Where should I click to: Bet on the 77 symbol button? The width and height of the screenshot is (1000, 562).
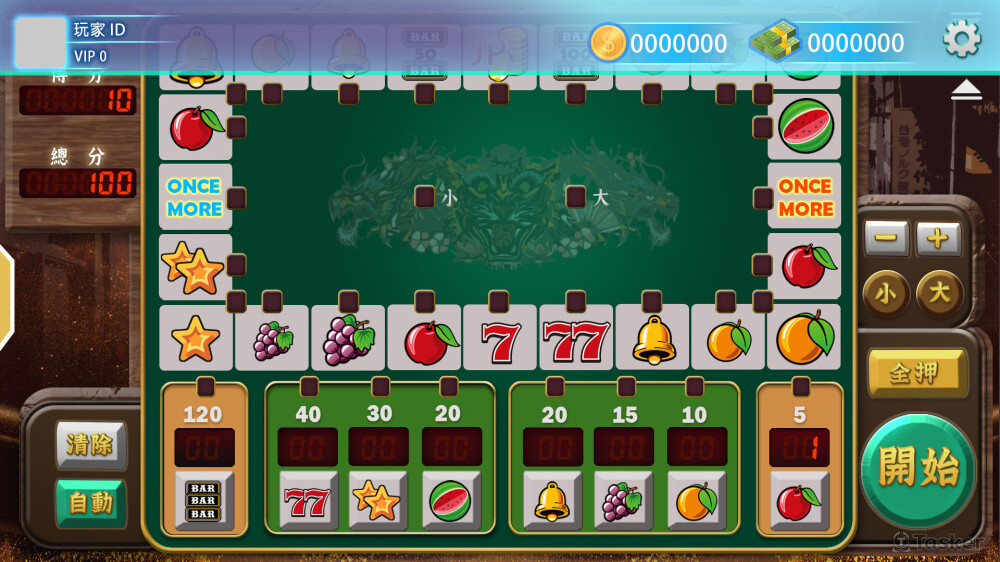click(x=308, y=500)
